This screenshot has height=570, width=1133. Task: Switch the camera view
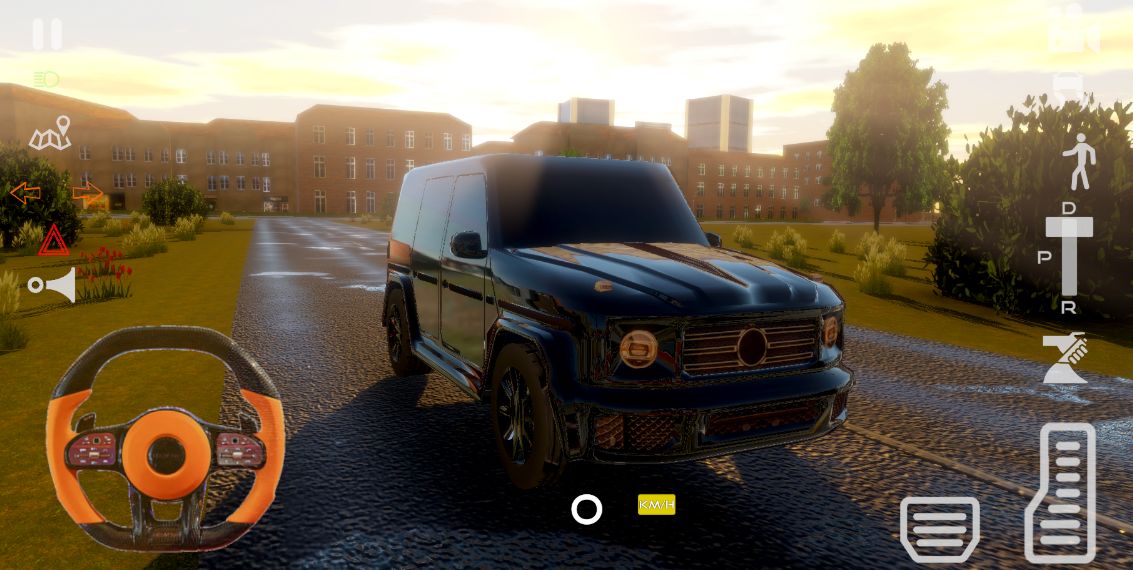pos(1073,30)
